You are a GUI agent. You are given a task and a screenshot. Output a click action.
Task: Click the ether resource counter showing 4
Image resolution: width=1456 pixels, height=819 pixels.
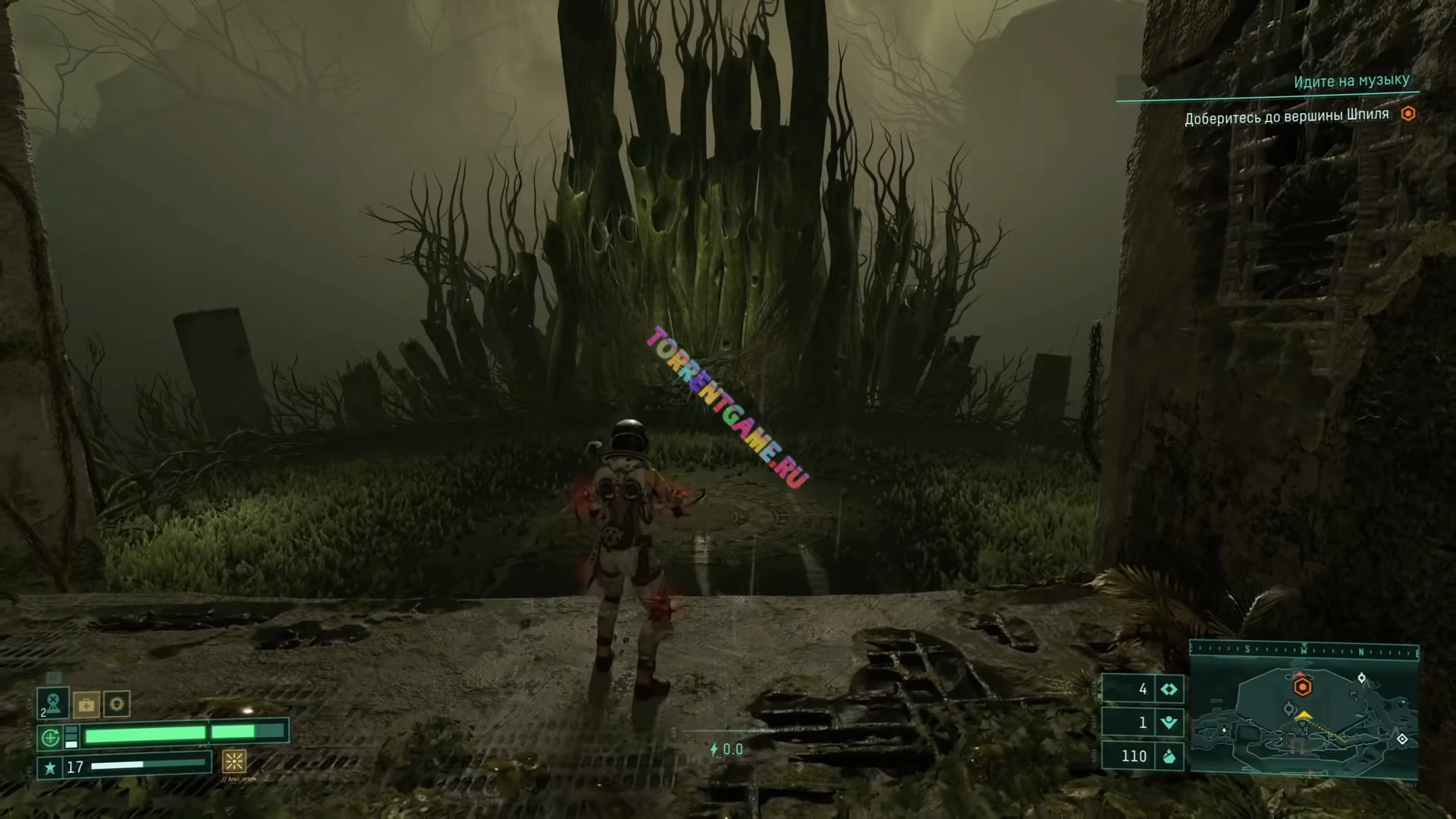pyautogui.click(x=1142, y=689)
